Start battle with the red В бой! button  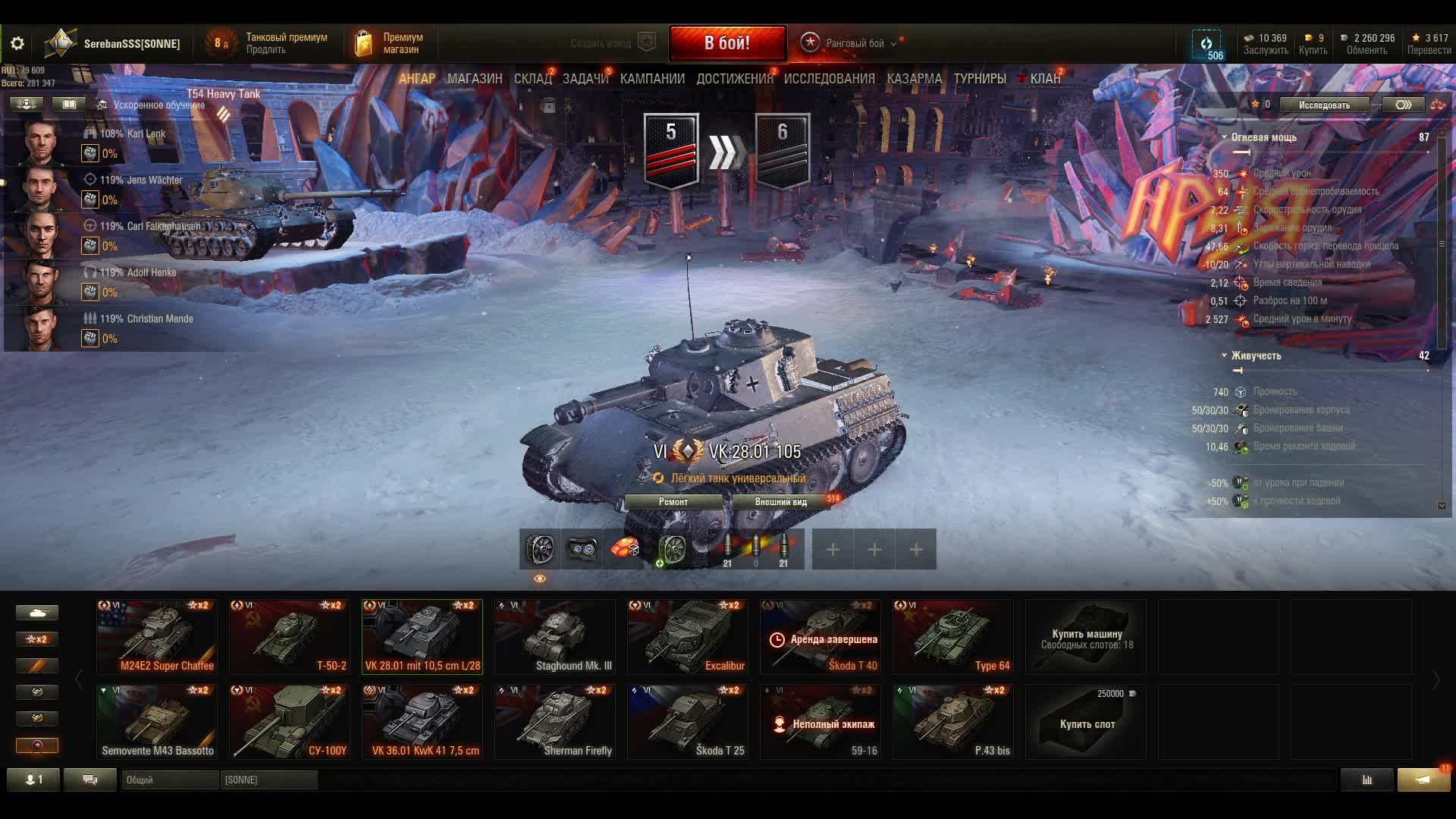click(x=726, y=43)
